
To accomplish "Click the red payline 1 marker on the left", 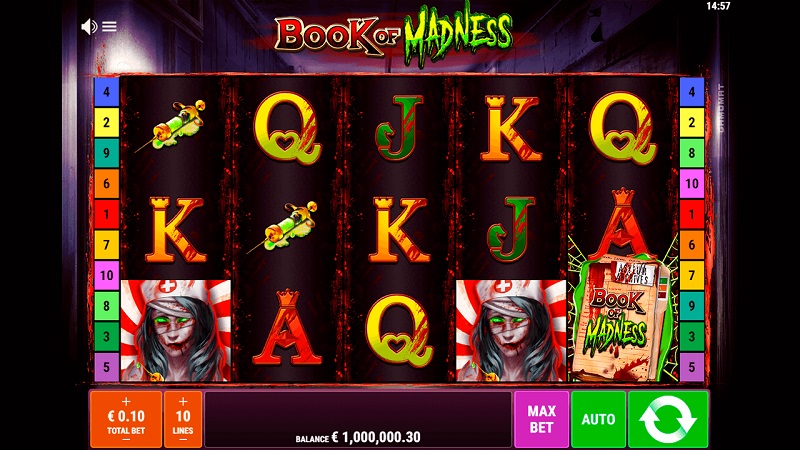I will tap(106, 215).
